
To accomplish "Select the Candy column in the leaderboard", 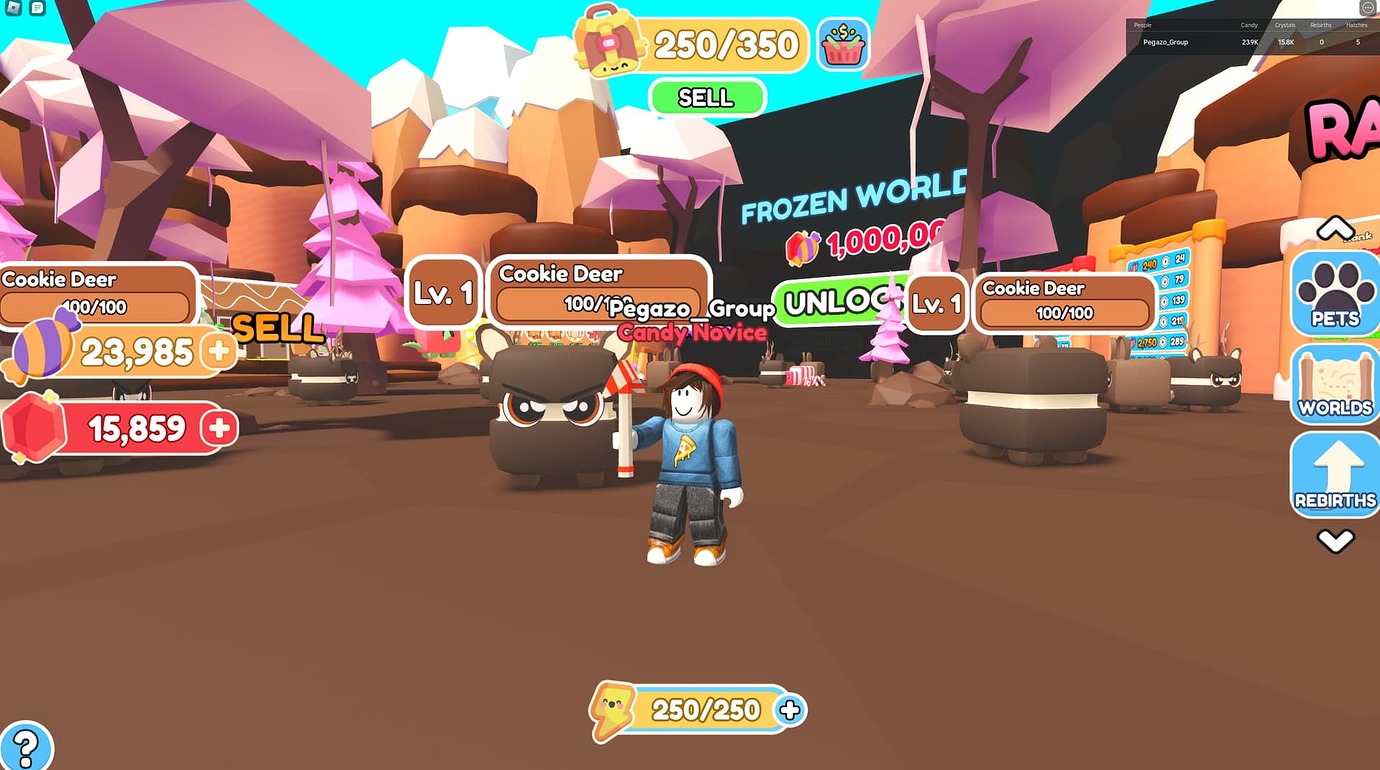I will [x=1249, y=25].
